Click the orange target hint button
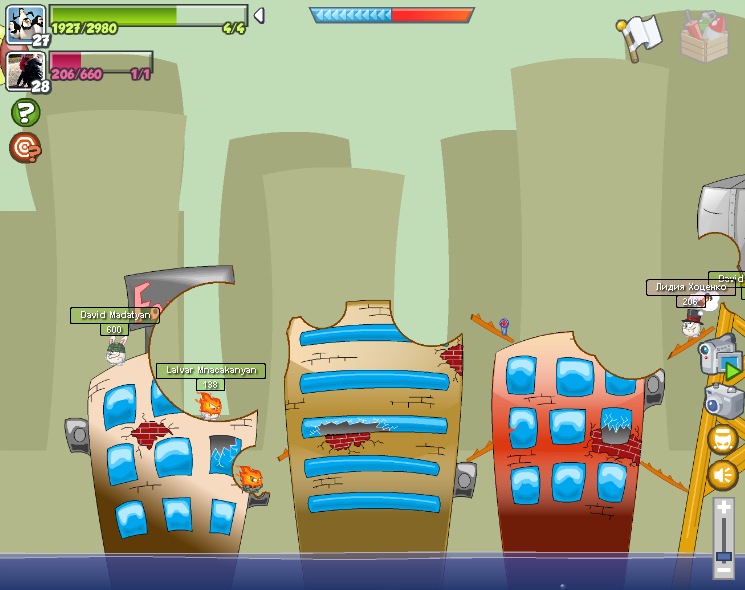Viewport: 745px width, 590px height. point(25,148)
